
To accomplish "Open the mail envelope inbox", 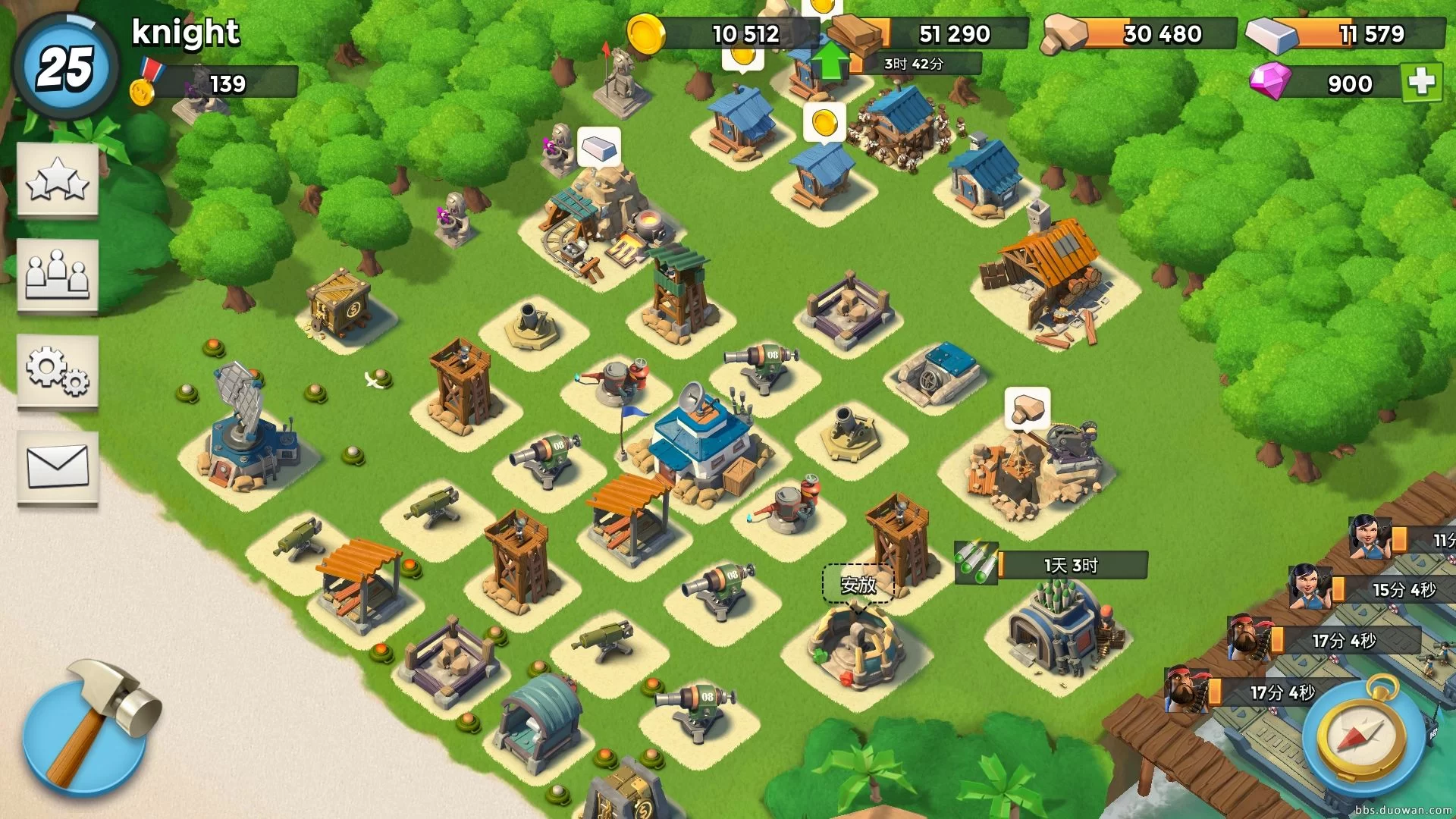I will tap(58, 466).
